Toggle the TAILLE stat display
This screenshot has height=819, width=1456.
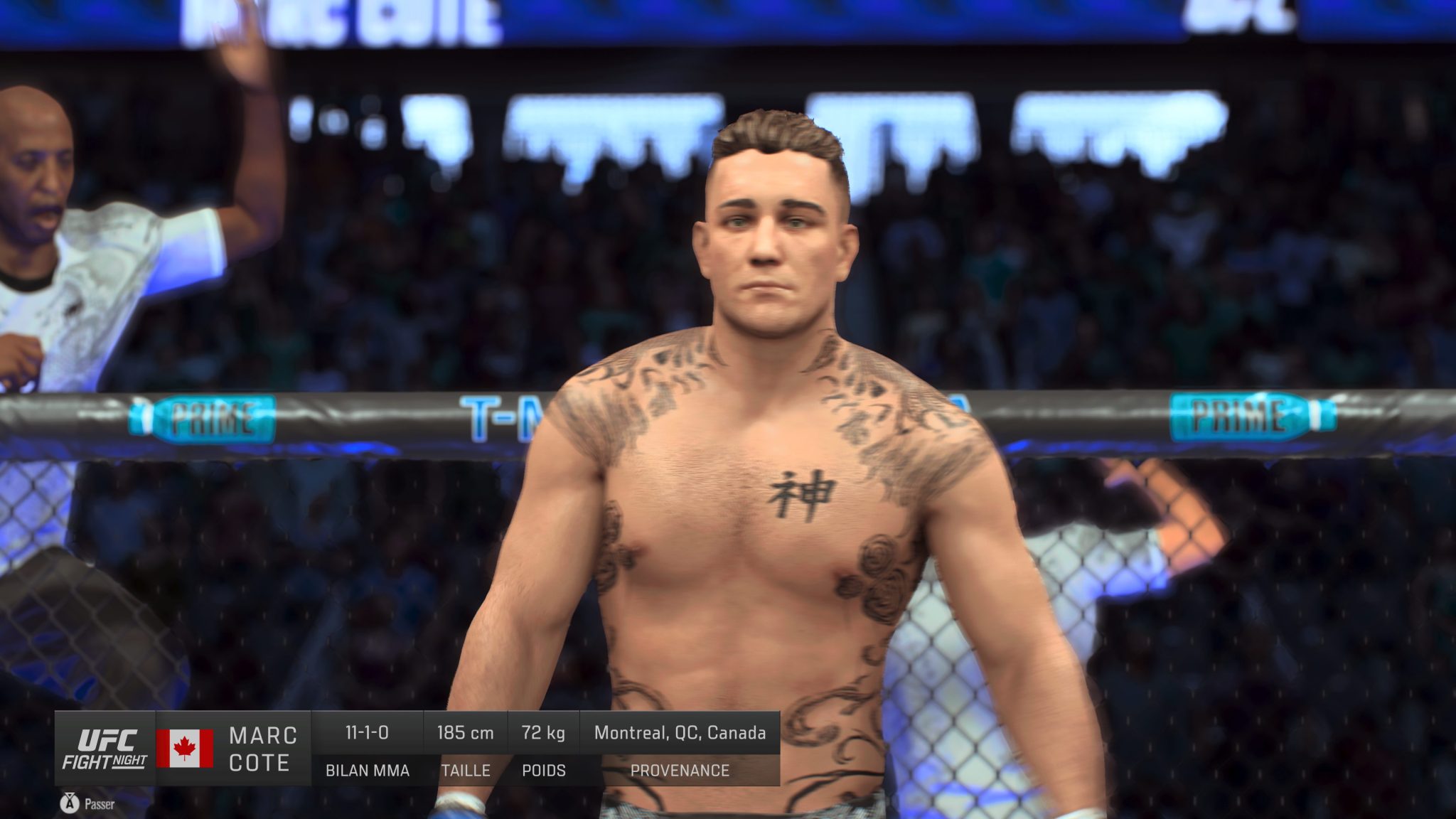466,770
